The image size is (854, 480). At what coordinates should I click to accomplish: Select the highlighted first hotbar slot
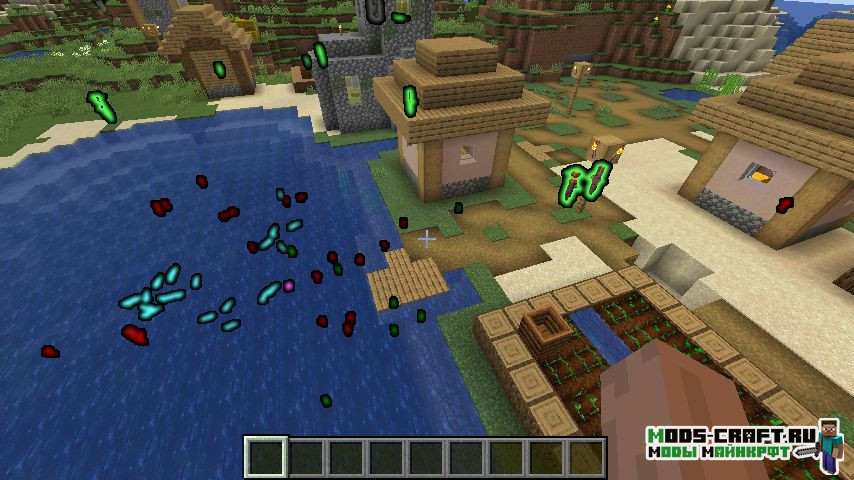point(266,458)
